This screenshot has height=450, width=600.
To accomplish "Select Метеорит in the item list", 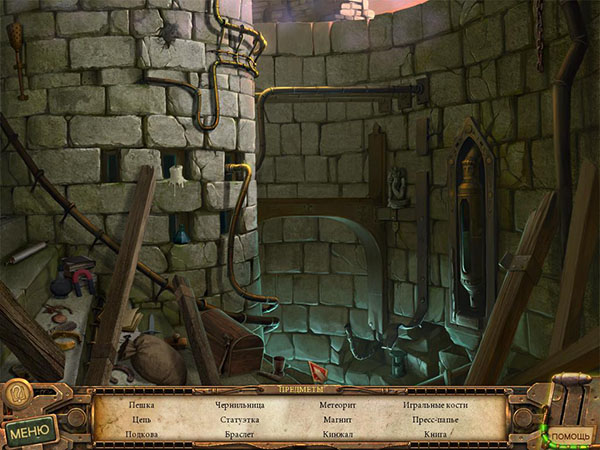I will coord(336,405).
